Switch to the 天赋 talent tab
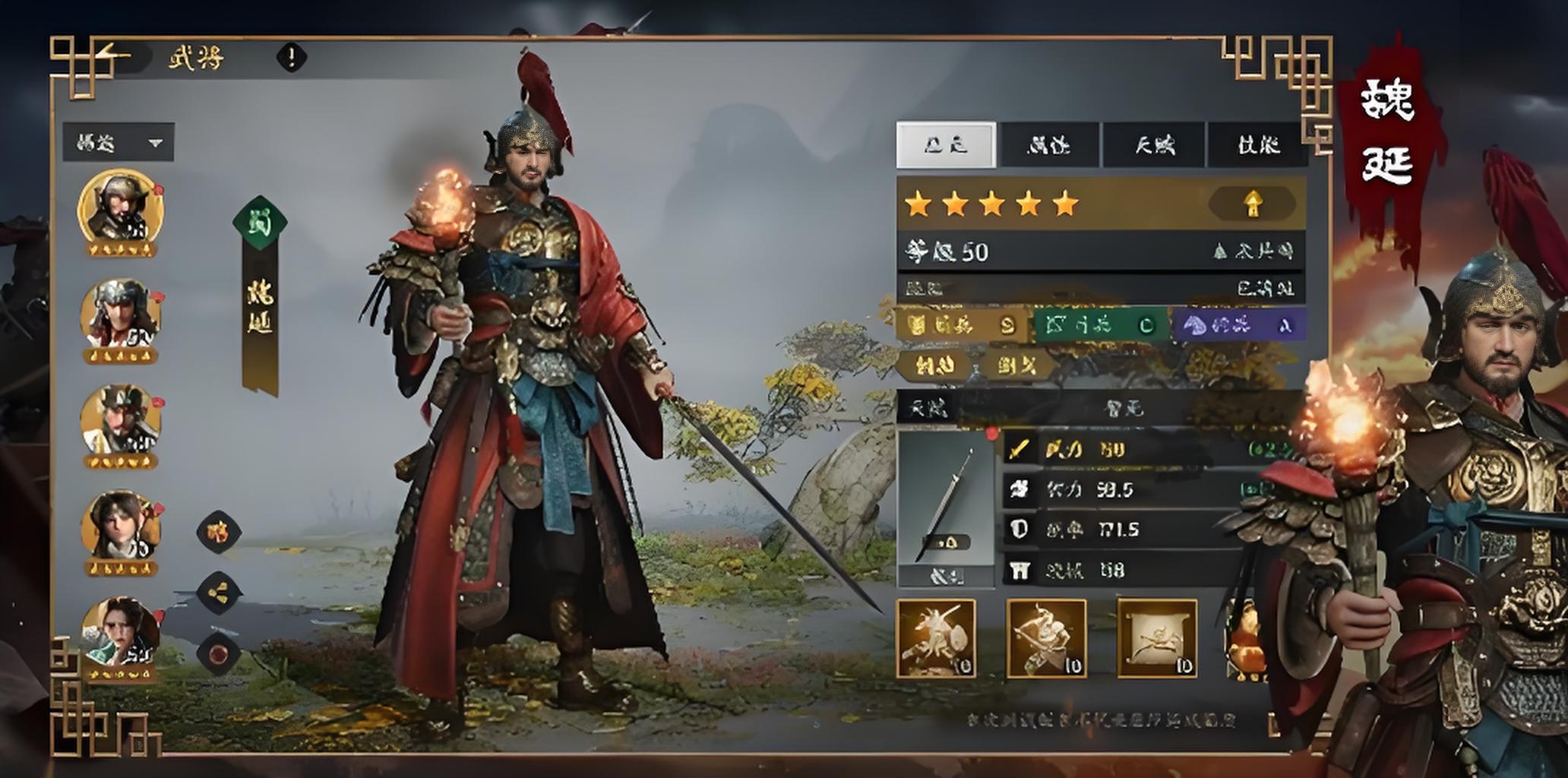Screen dimensions: 1568x778 click(x=1154, y=144)
